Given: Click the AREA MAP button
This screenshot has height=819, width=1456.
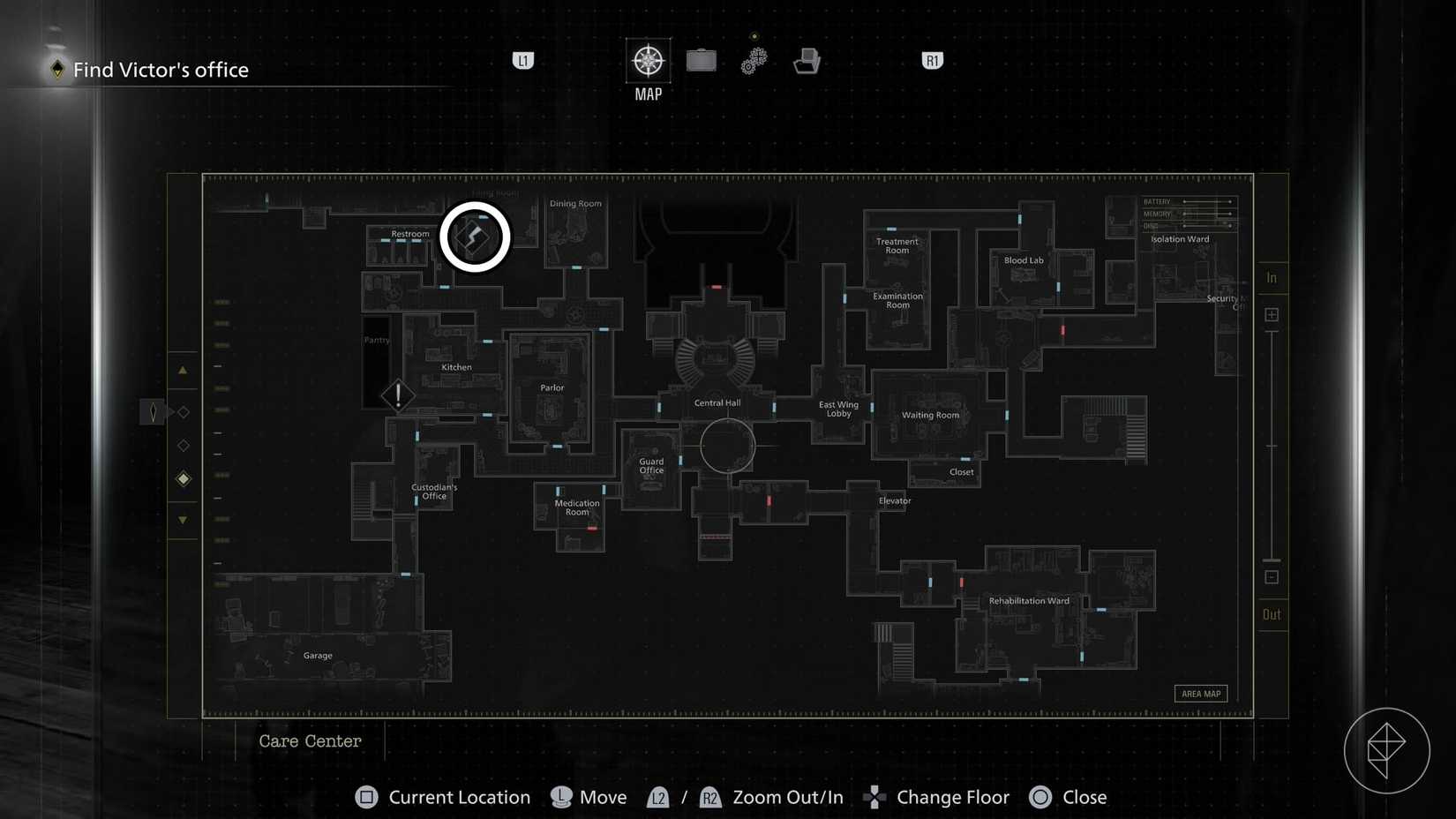Looking at the screenshot, I should click(1201, 694).
